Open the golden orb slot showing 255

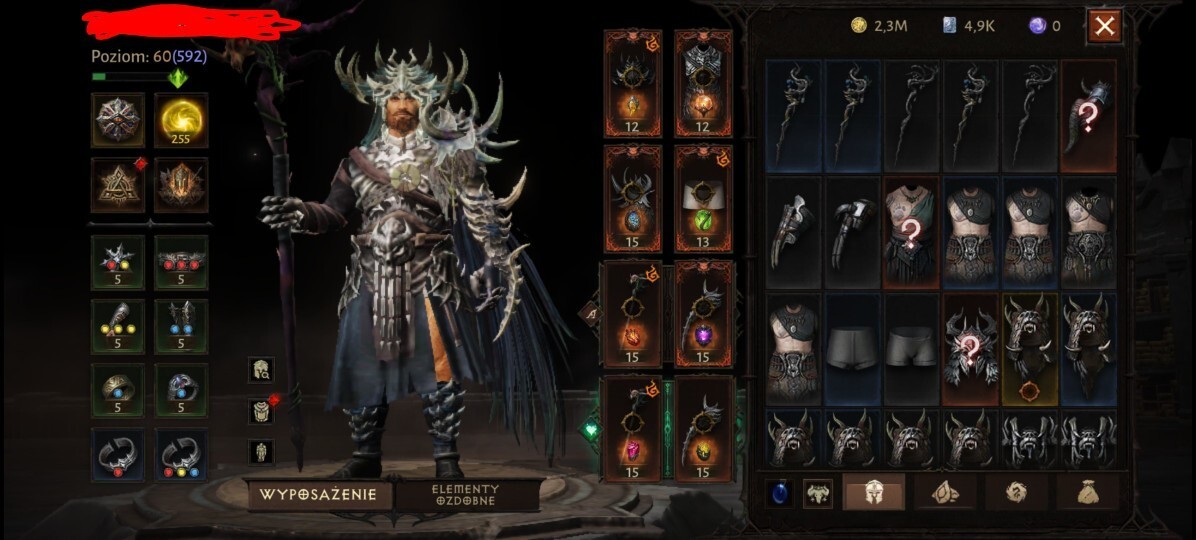181,120
